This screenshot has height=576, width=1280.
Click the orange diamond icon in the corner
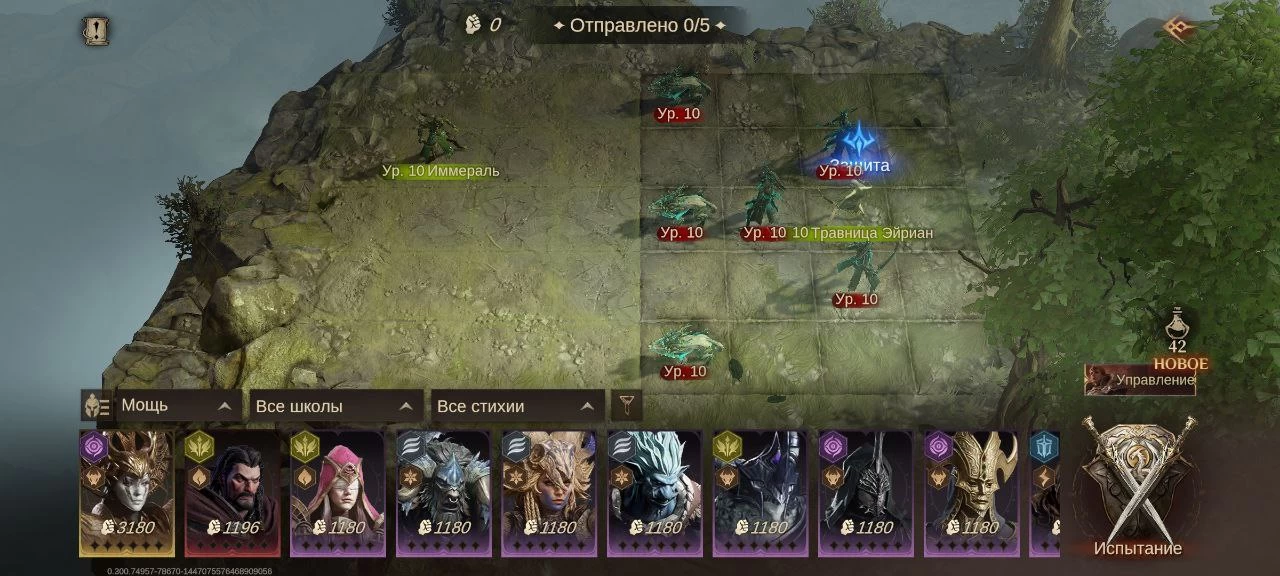point(1178,29)
